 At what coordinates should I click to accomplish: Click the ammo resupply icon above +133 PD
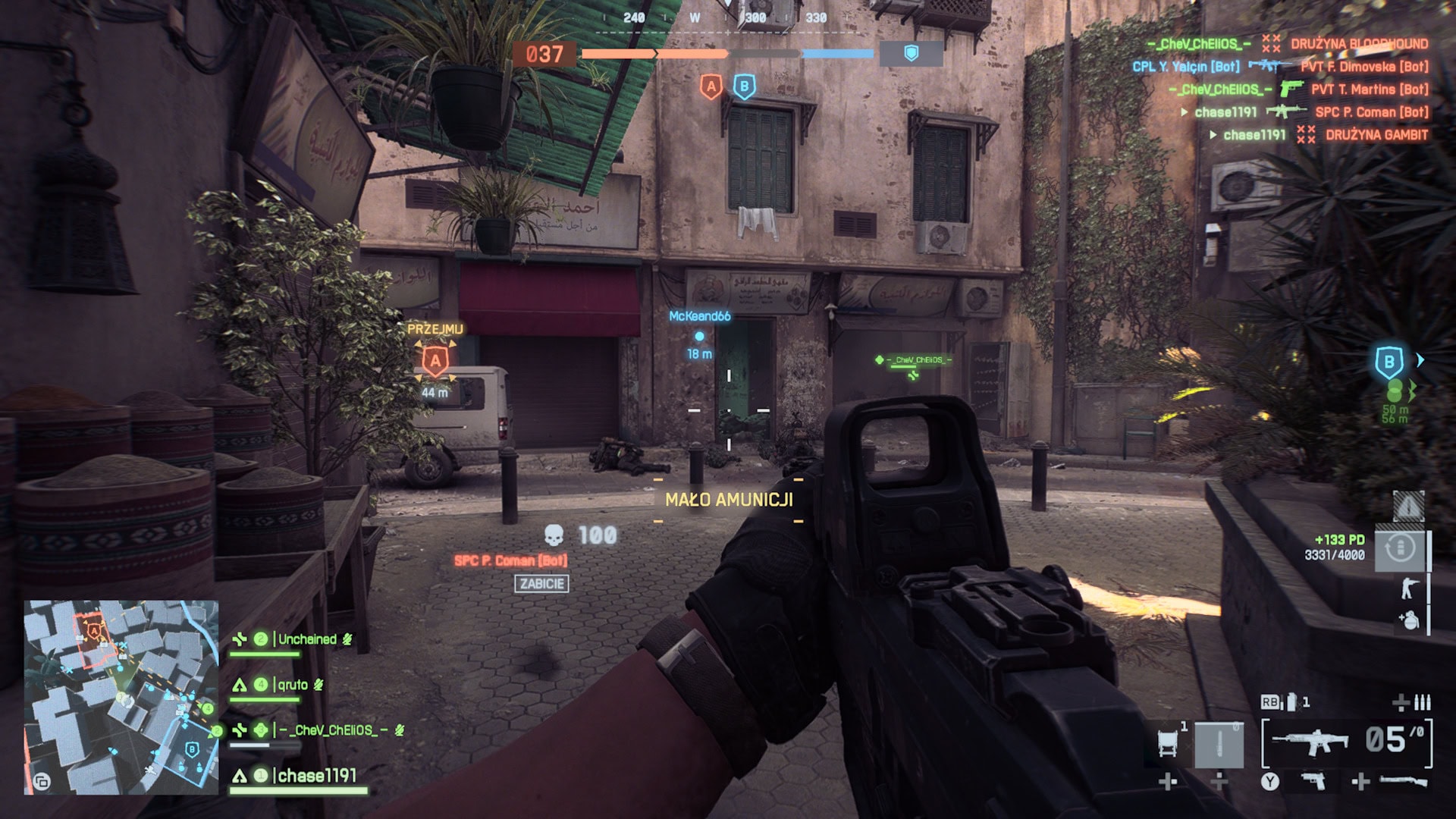[1401, 548]
